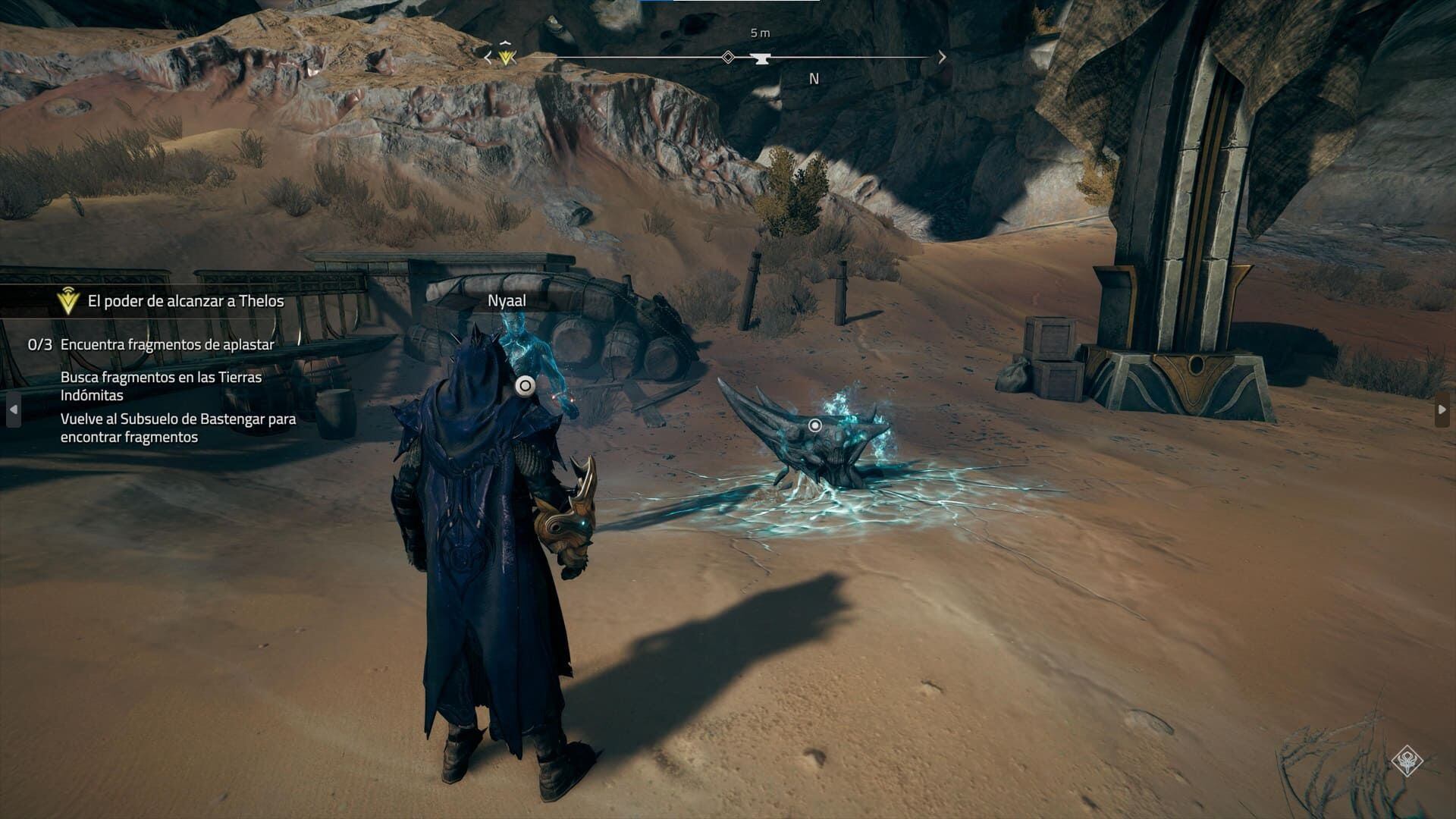
Task: Click the objective 'Encuentra fragmentos de aplastar'
Action: coord(167,344)
